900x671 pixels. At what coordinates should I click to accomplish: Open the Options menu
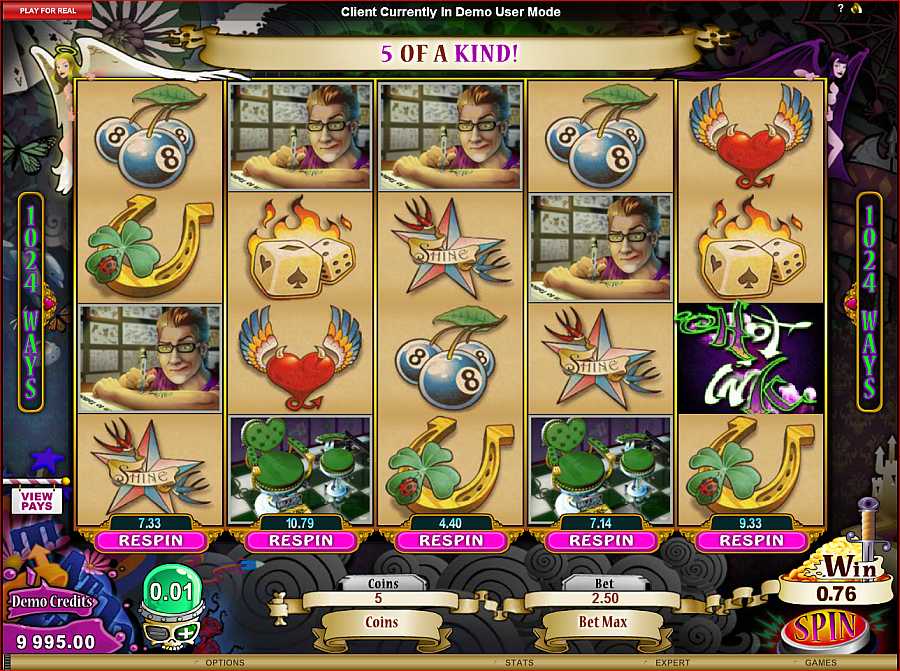tap(224, 662)
